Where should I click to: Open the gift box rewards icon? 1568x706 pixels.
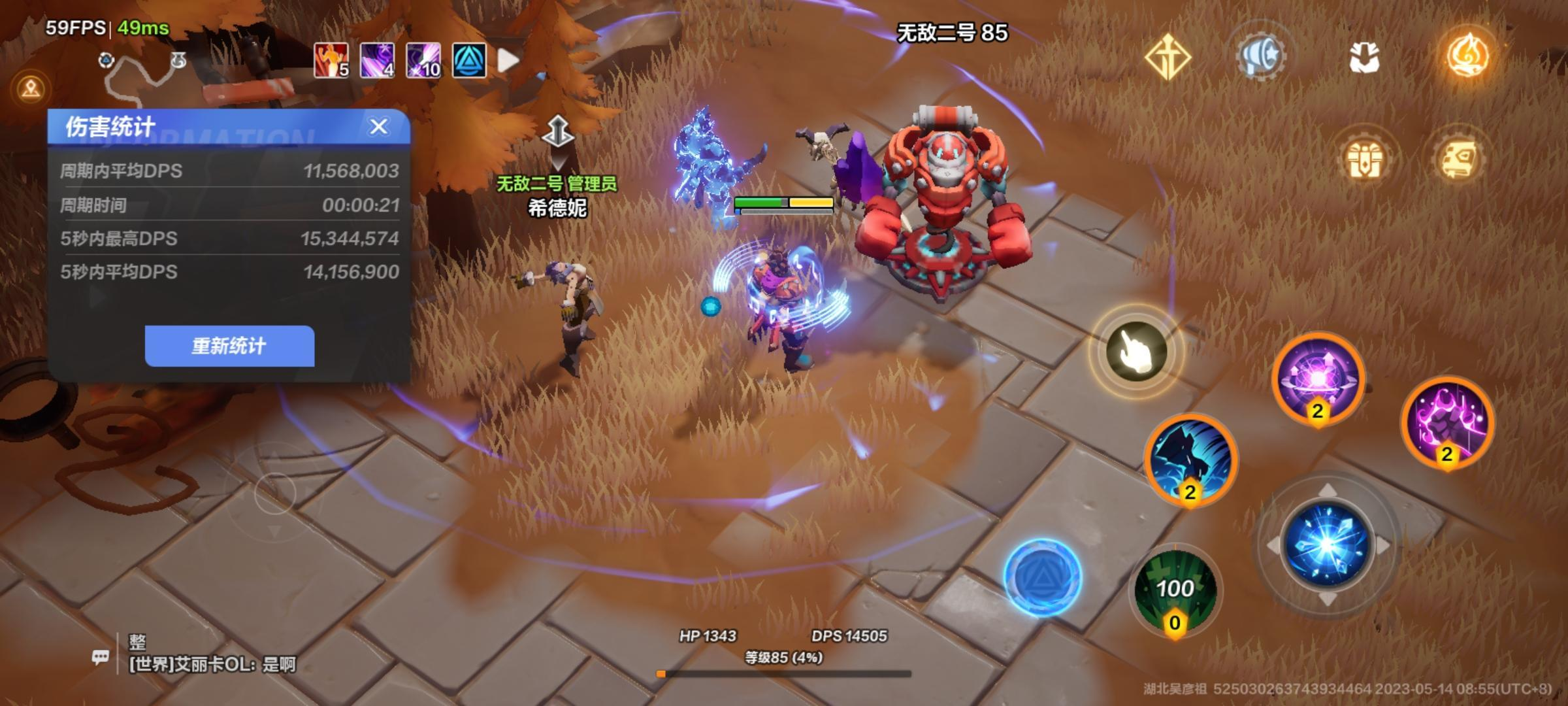pos(1364,159)
